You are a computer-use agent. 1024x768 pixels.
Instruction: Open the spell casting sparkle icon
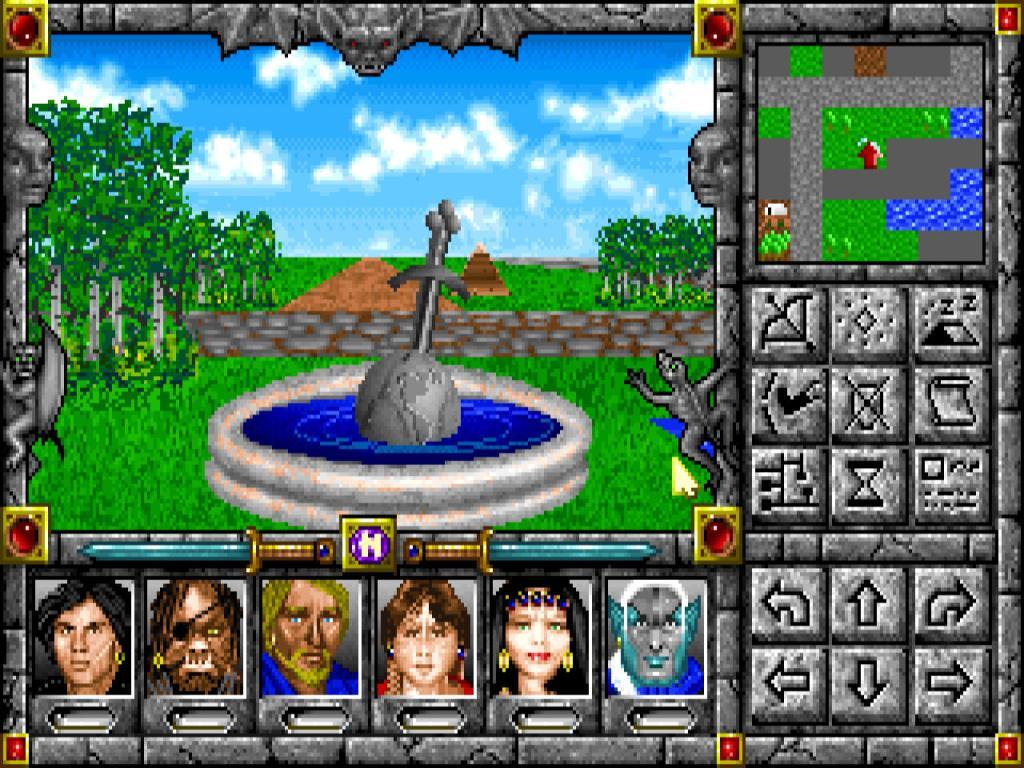pyautogui.click(x=870, y=324)
